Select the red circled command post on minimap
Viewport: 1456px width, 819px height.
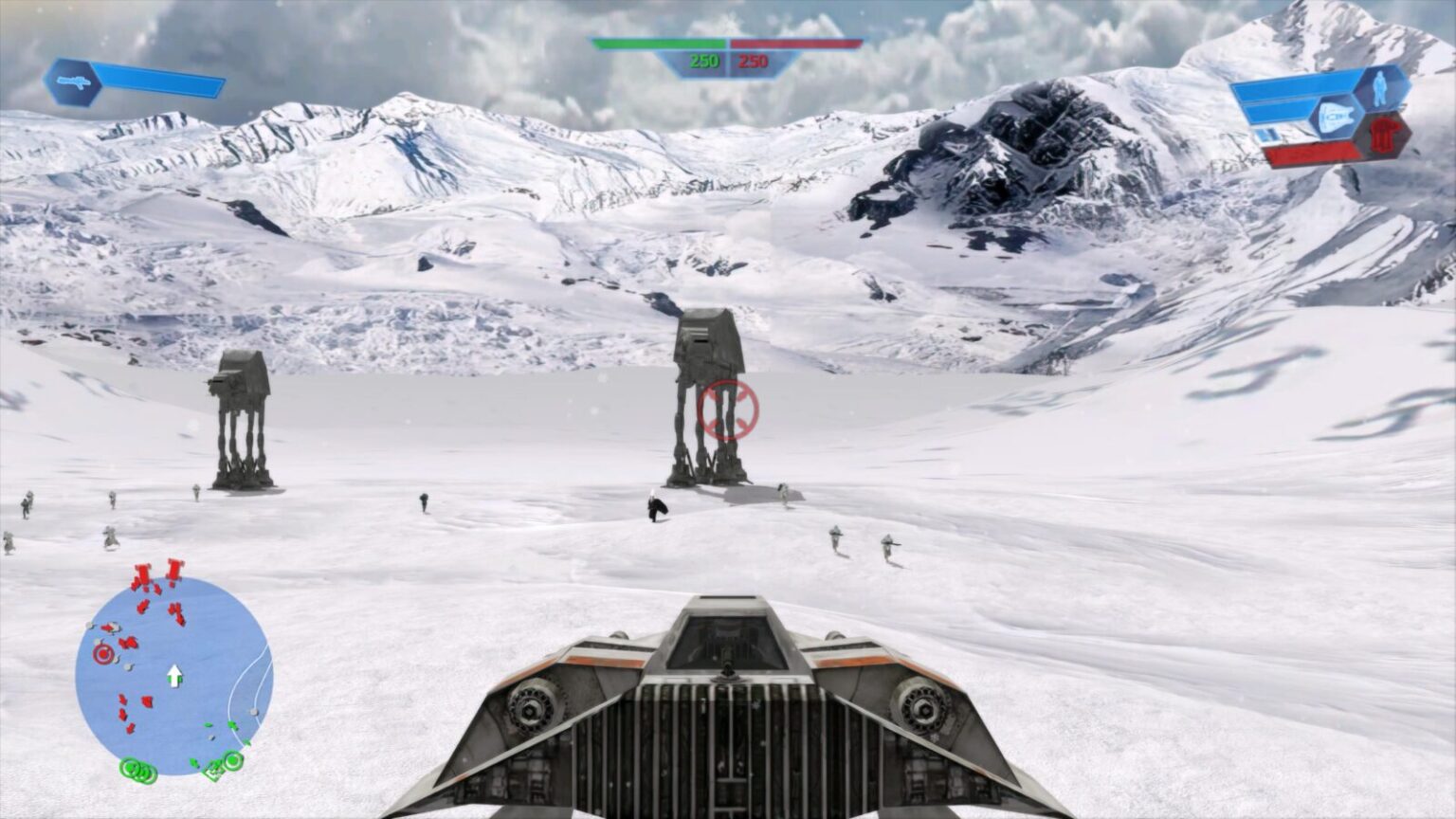[x=102, y=652]
